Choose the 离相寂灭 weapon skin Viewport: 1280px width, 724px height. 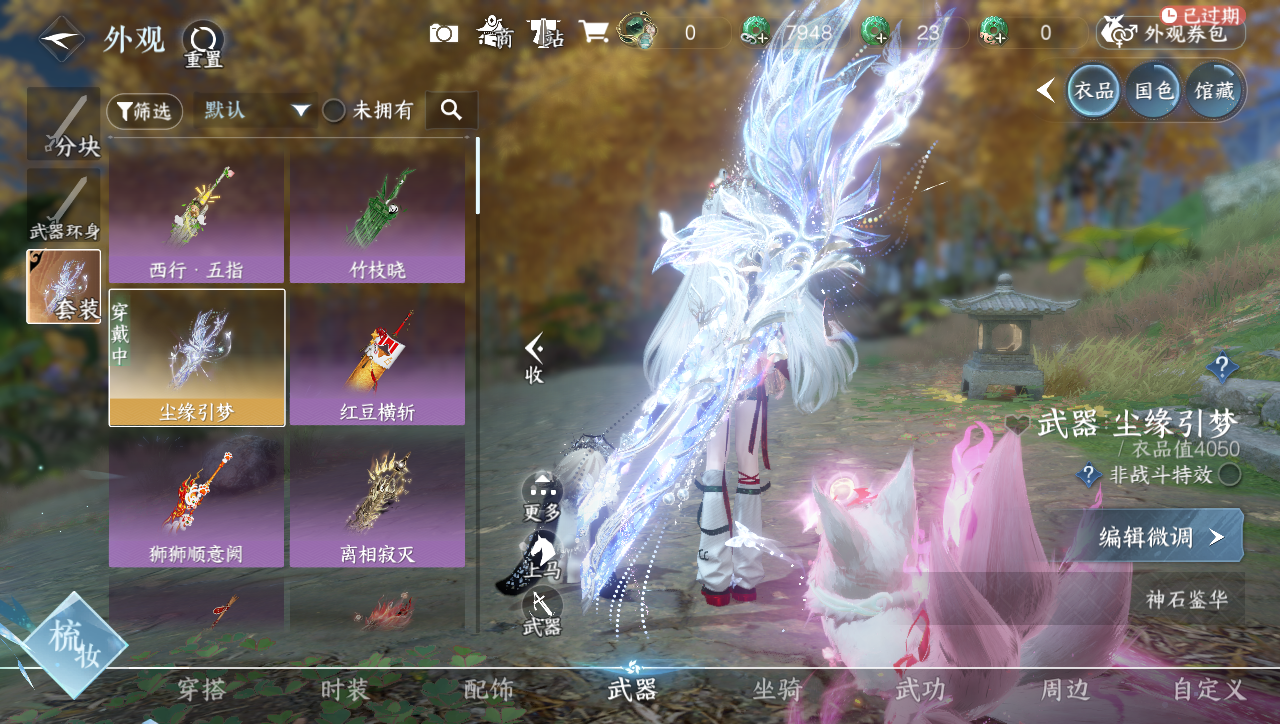pyautogui.click(x=377, y=500)
